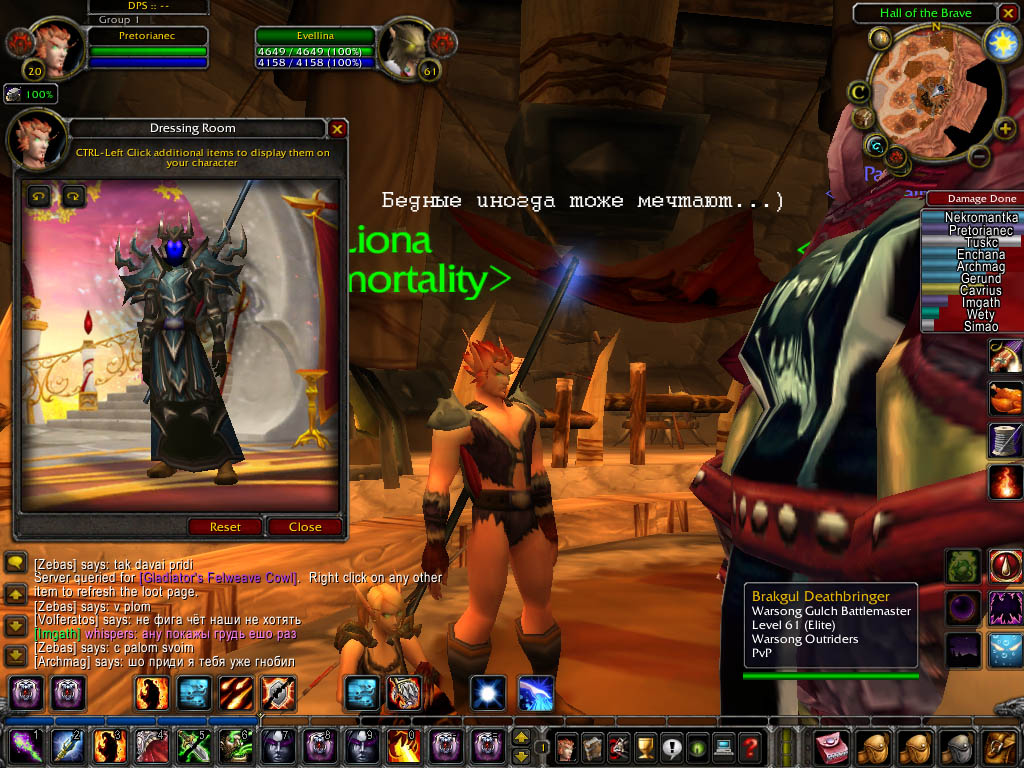This screenshot has width=1024, height=768.
Task: Click the Close text button in Dressing Room
Action: click(x=305, y=527)
